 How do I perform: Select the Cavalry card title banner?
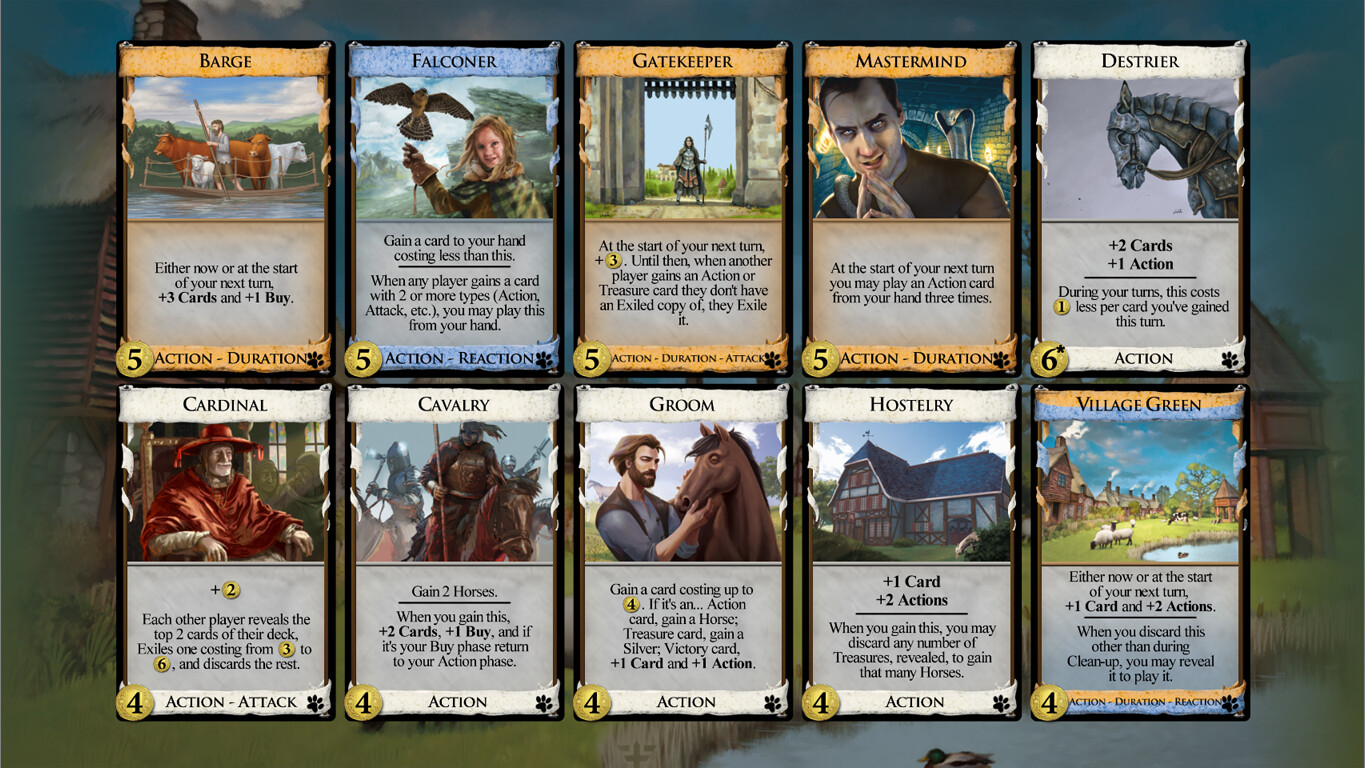[455, 404]
